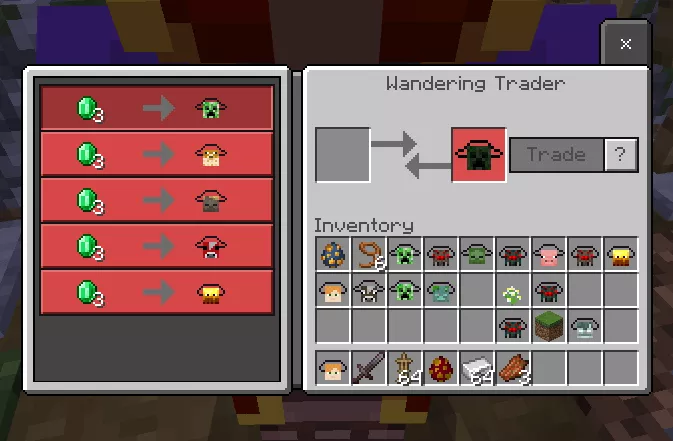Pick up the red spawn egg
This screenshot has width=673, height=441.
[441, 367]
